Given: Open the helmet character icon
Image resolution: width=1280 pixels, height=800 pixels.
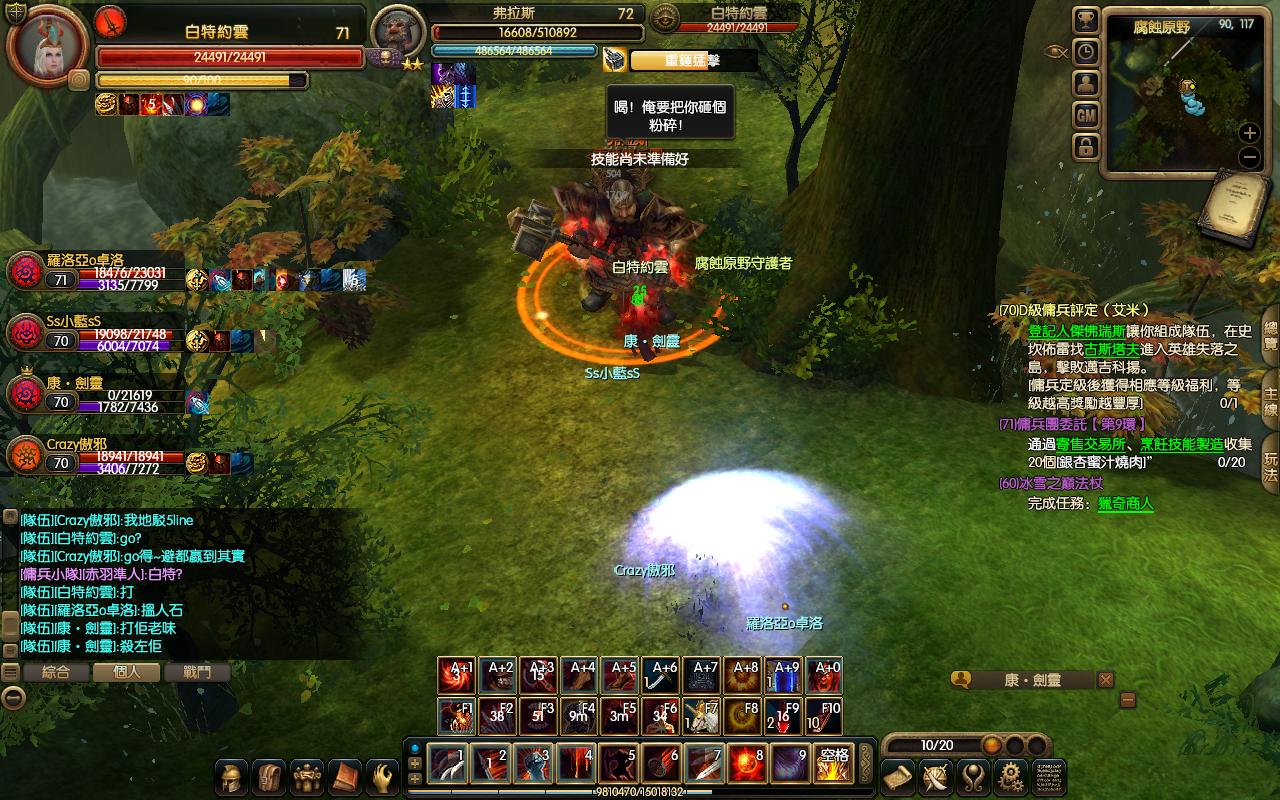Looking at the screenshot, I should [232, 777].
